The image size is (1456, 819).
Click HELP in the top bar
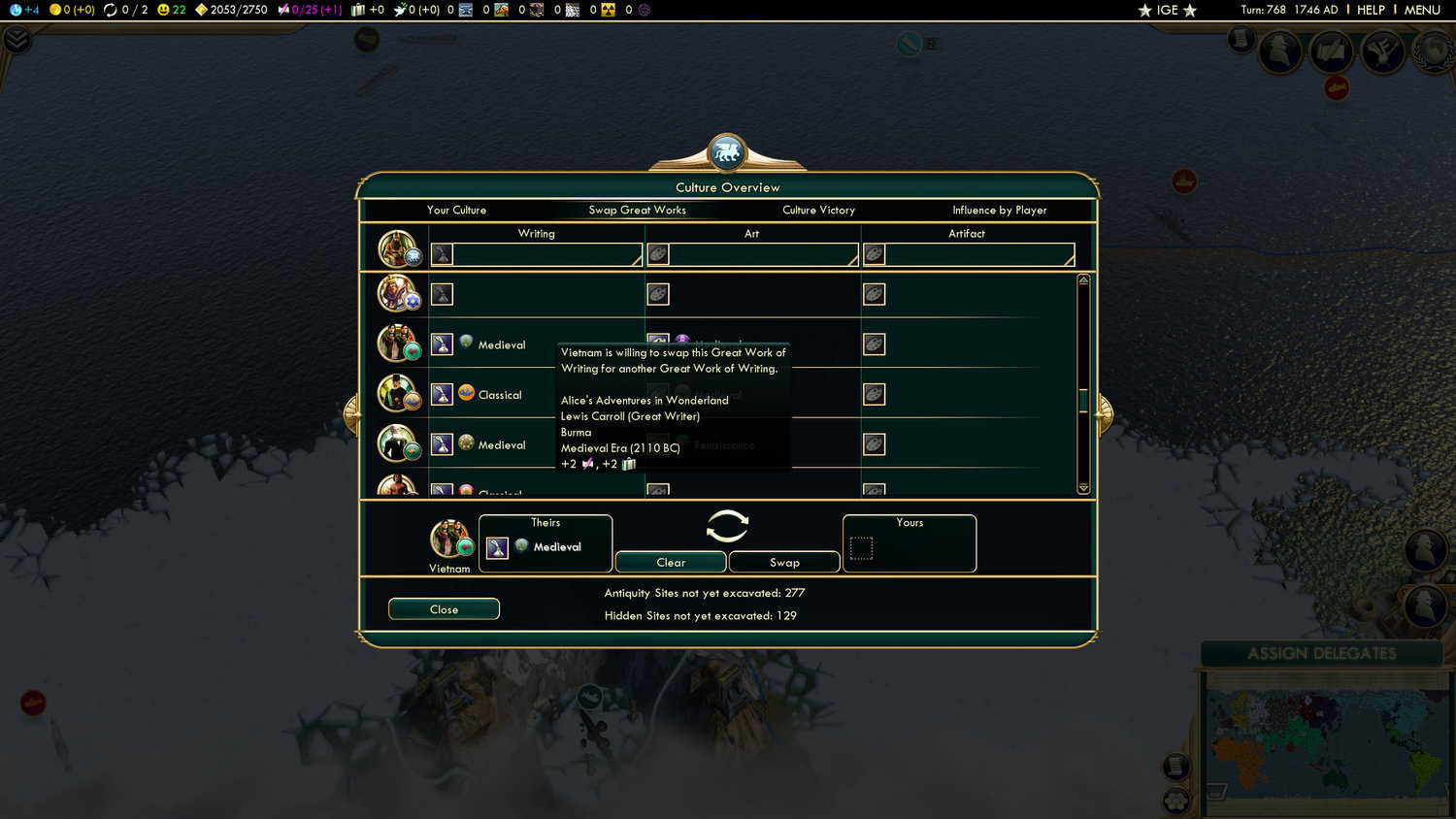[x=1370, y=10]
